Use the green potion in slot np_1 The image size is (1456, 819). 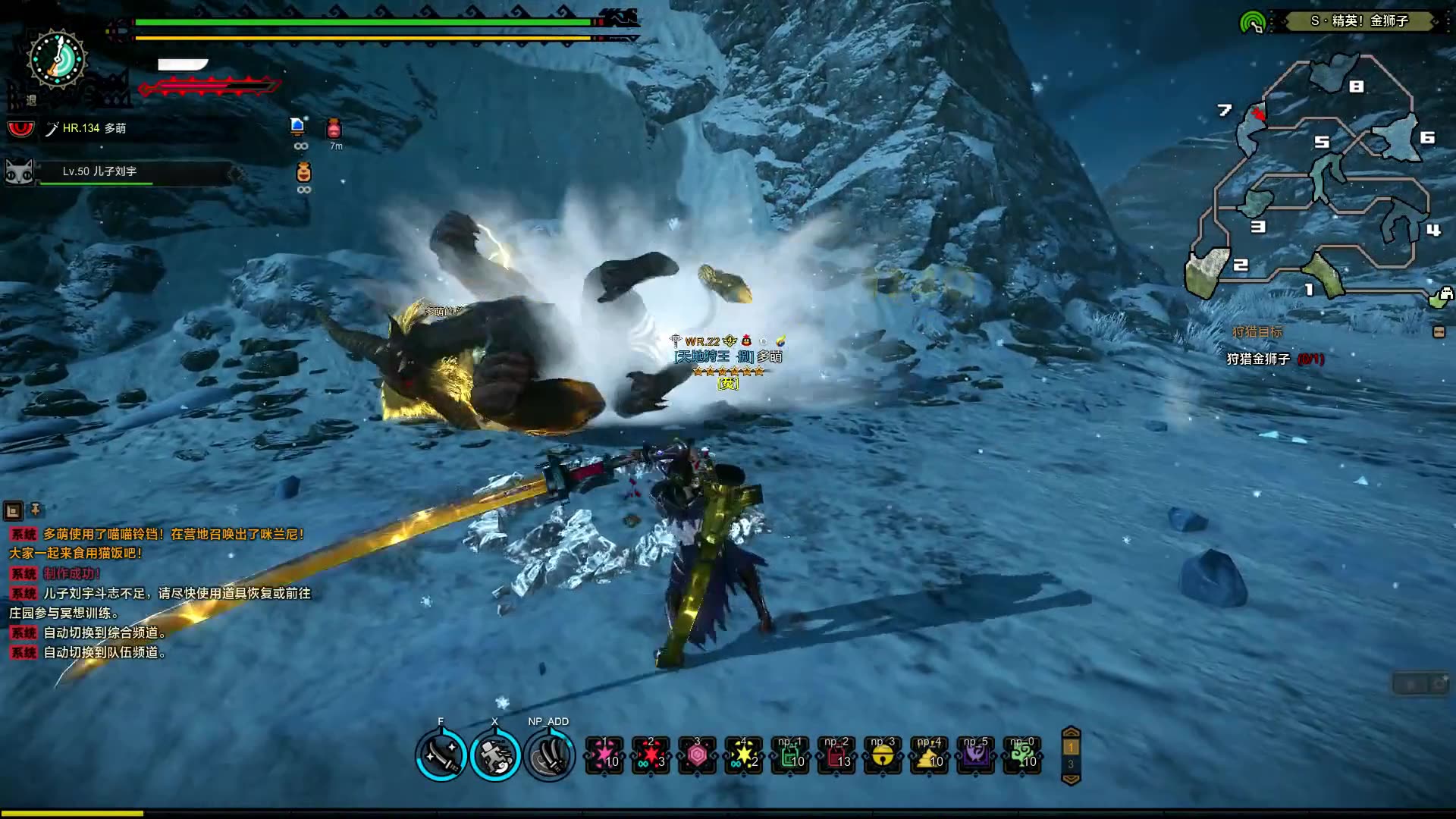pyautogui.click(x=790, y=755)
